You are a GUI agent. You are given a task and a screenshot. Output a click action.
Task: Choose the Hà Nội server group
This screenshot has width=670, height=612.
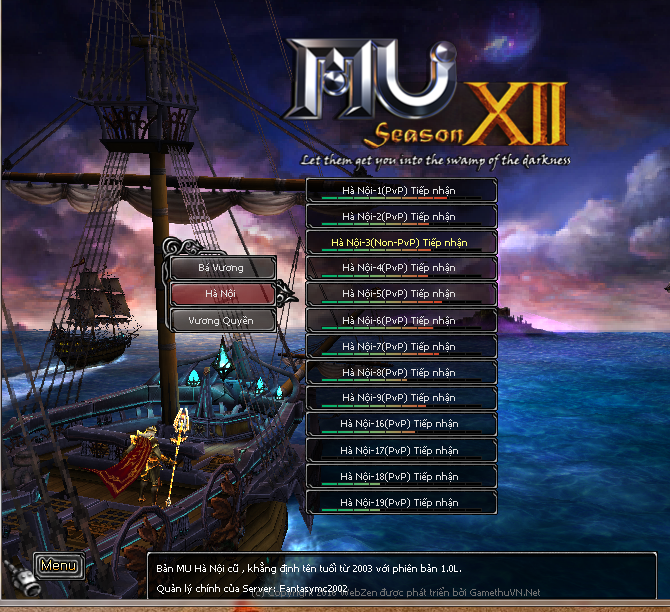[x=221, y=294]
